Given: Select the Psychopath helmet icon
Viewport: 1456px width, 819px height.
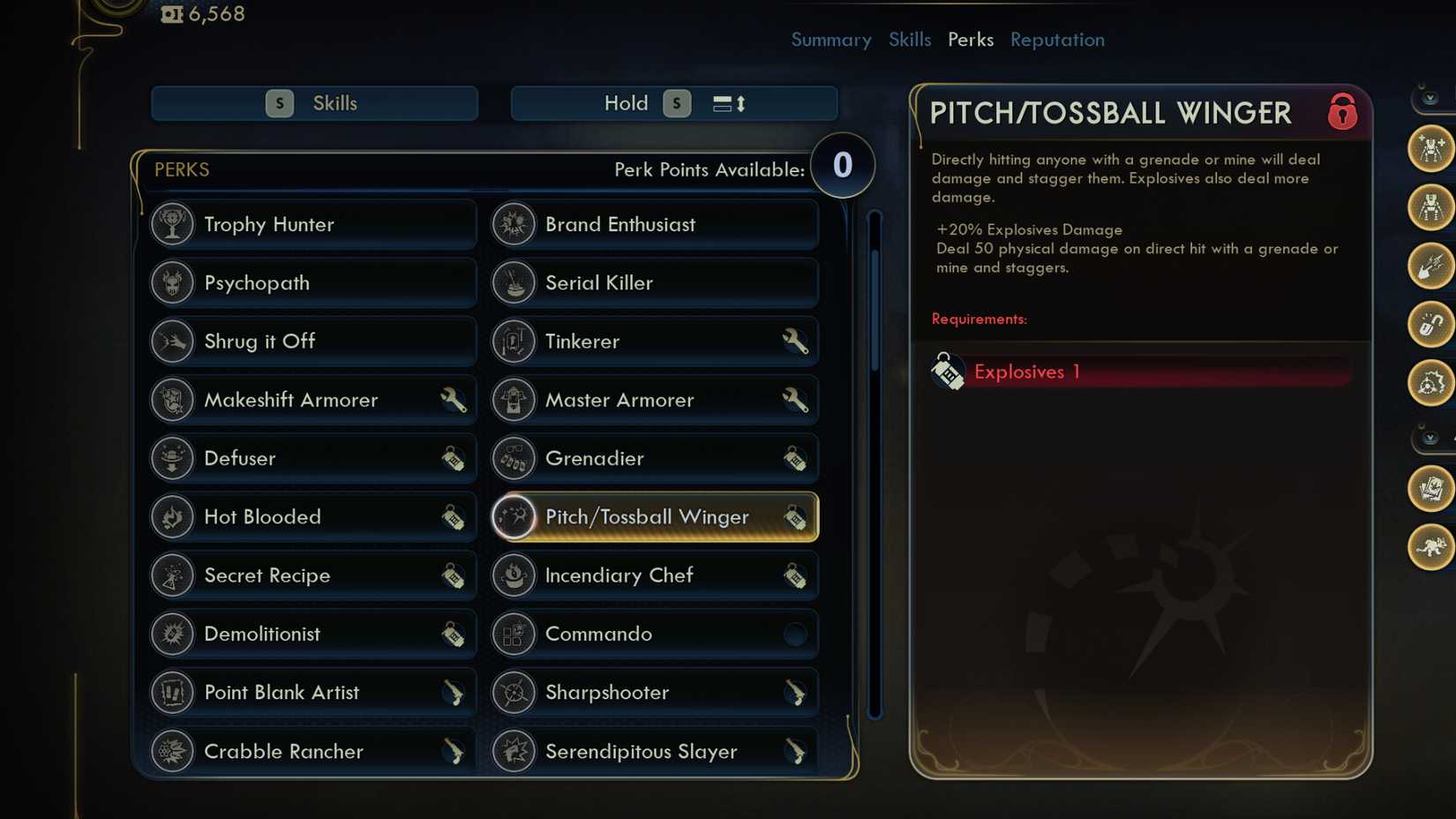Looking at the screenshot, I should click(173, 282).
